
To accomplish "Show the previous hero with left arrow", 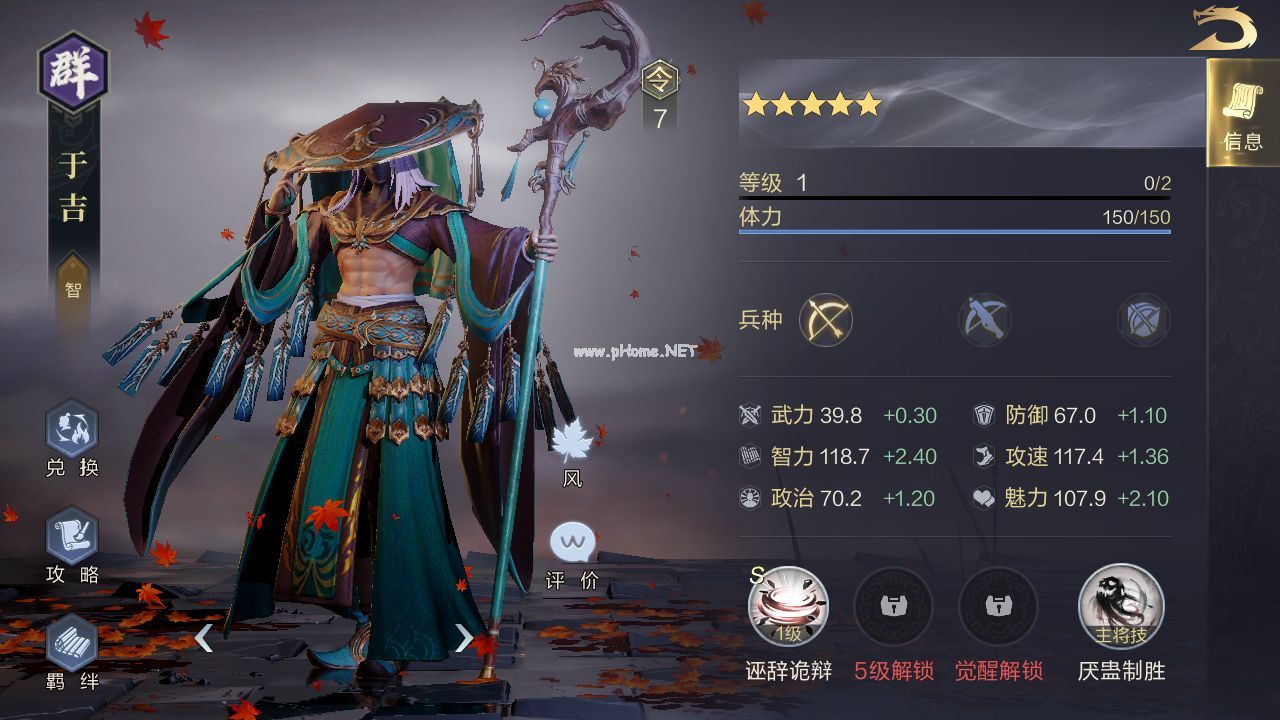I will click(x=203, y=637).
